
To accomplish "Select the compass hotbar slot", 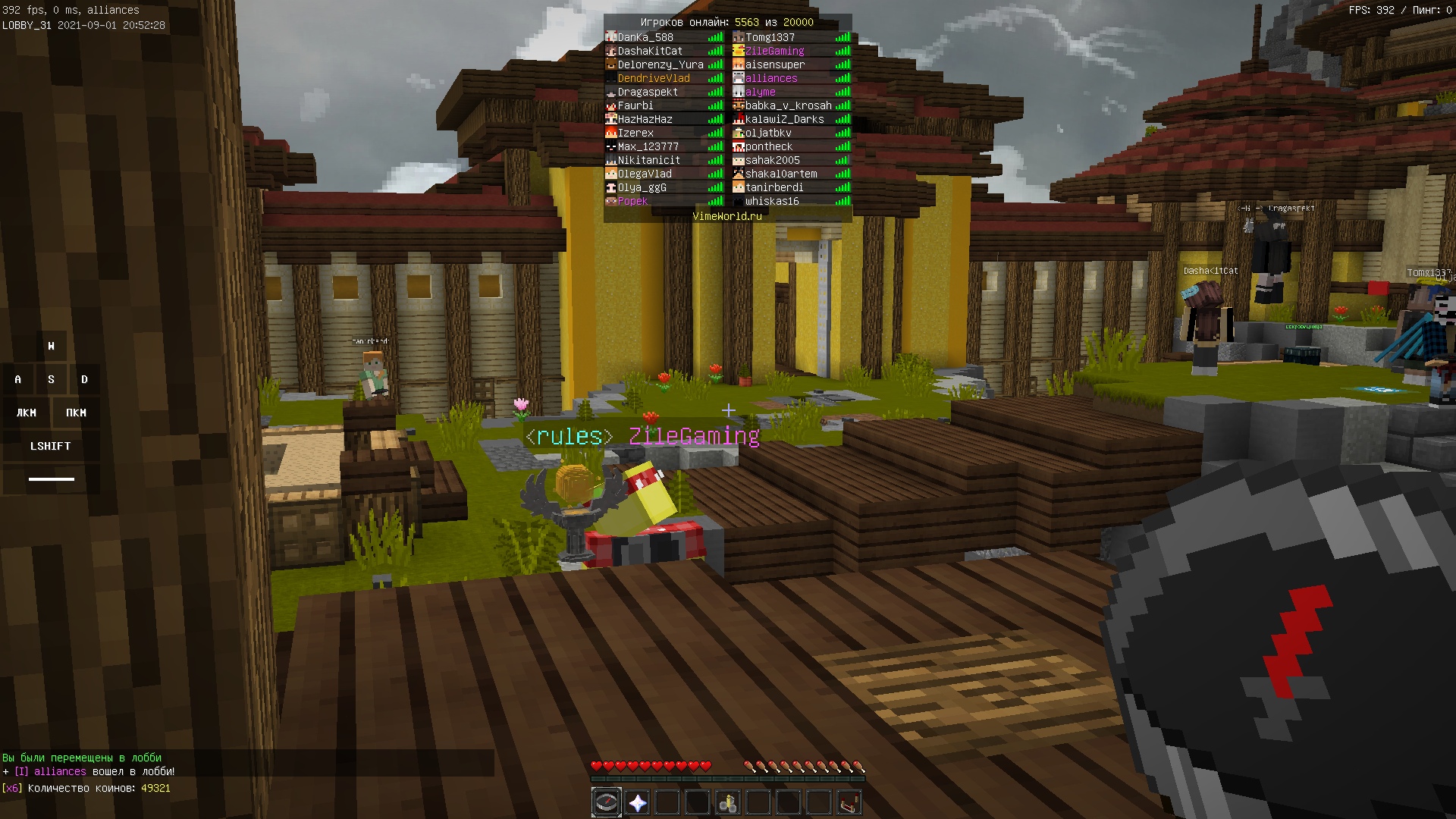I will (606, 802).
